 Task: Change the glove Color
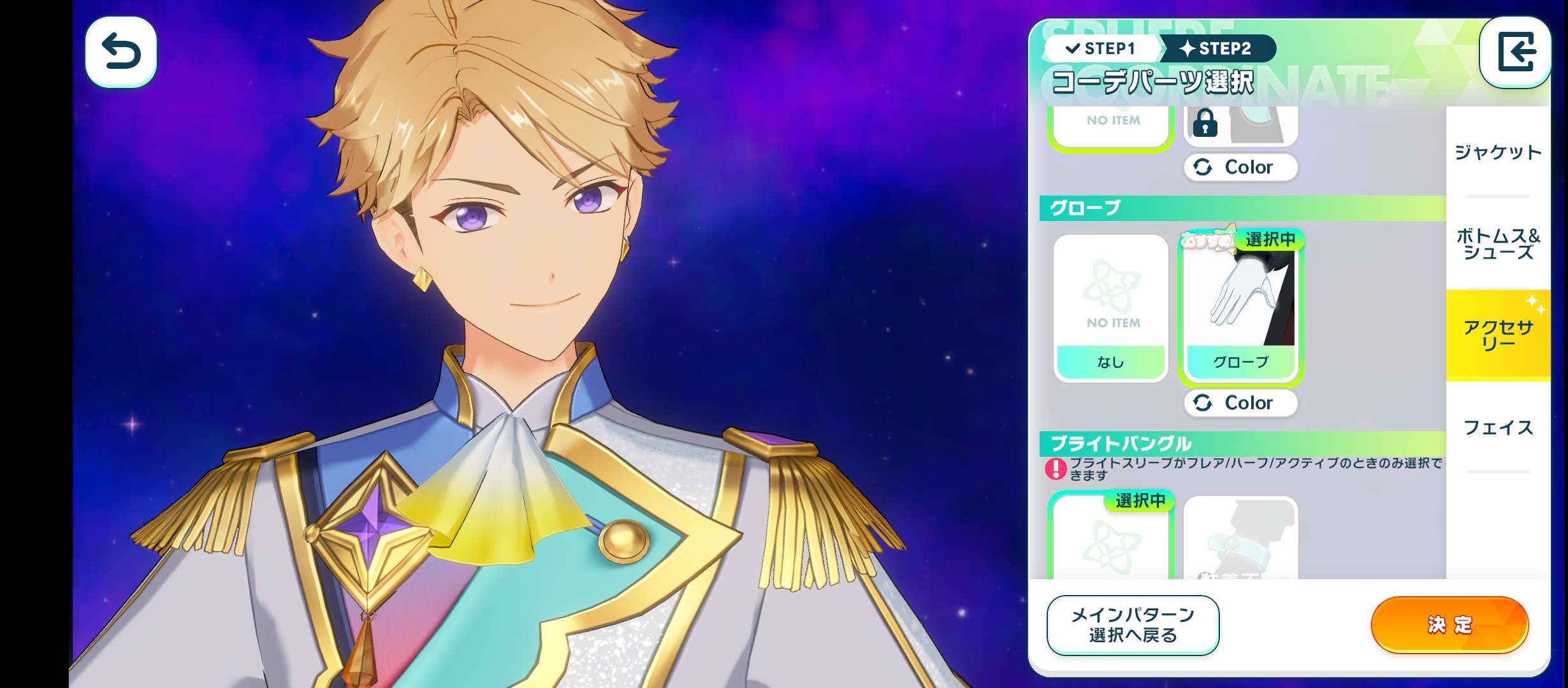click(x=1240, y=403)
